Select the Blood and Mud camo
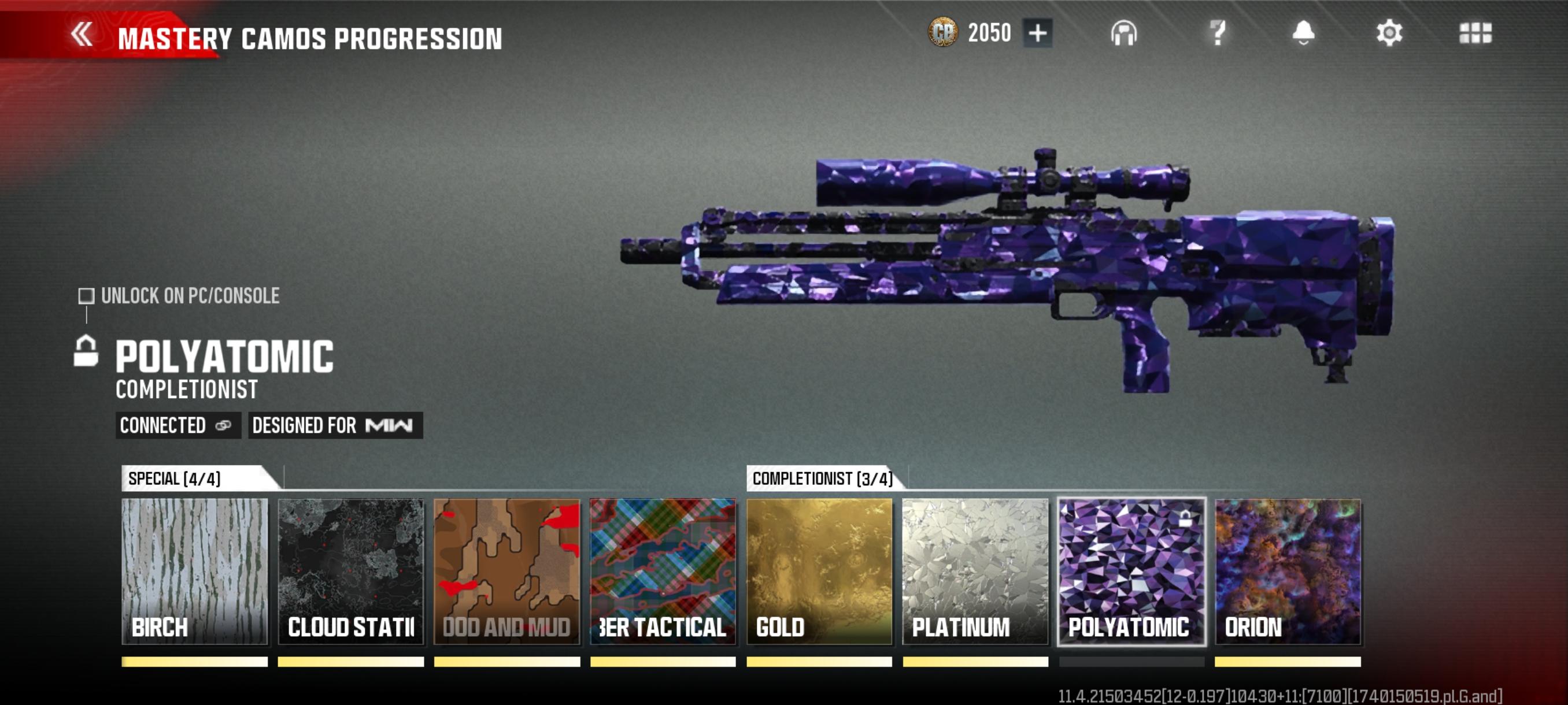 506,571
